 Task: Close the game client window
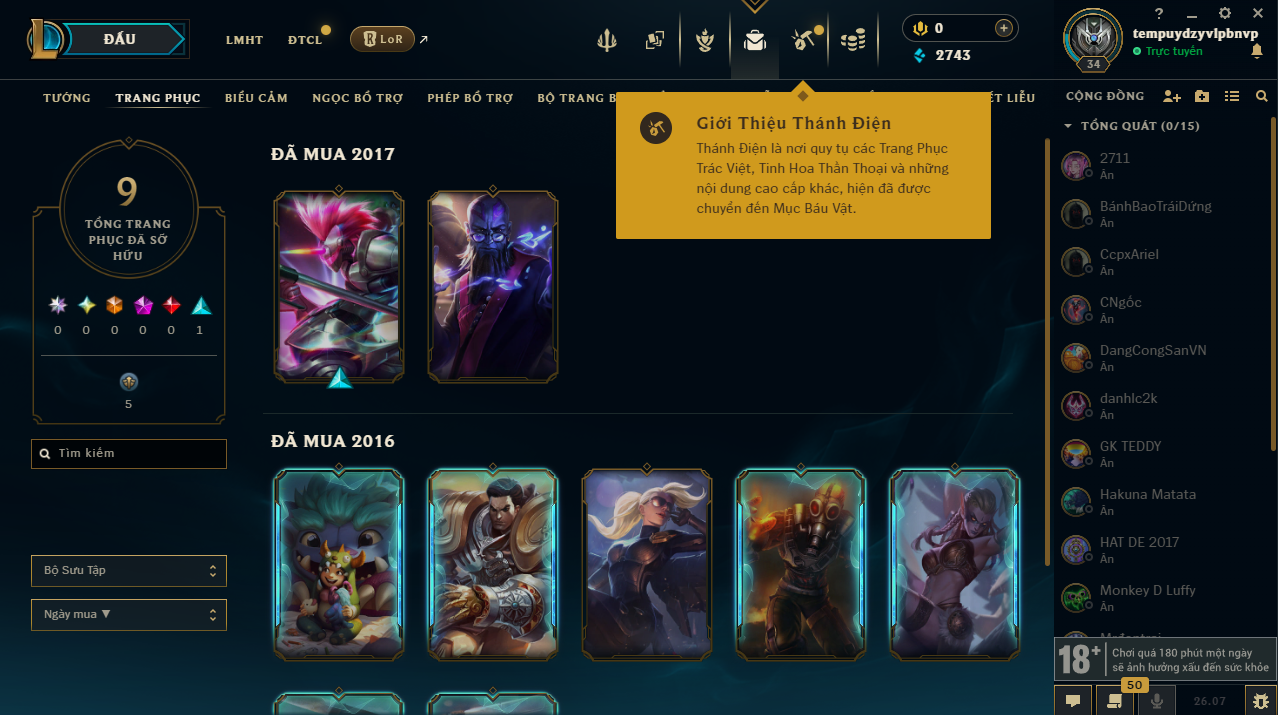(1257, 13)
